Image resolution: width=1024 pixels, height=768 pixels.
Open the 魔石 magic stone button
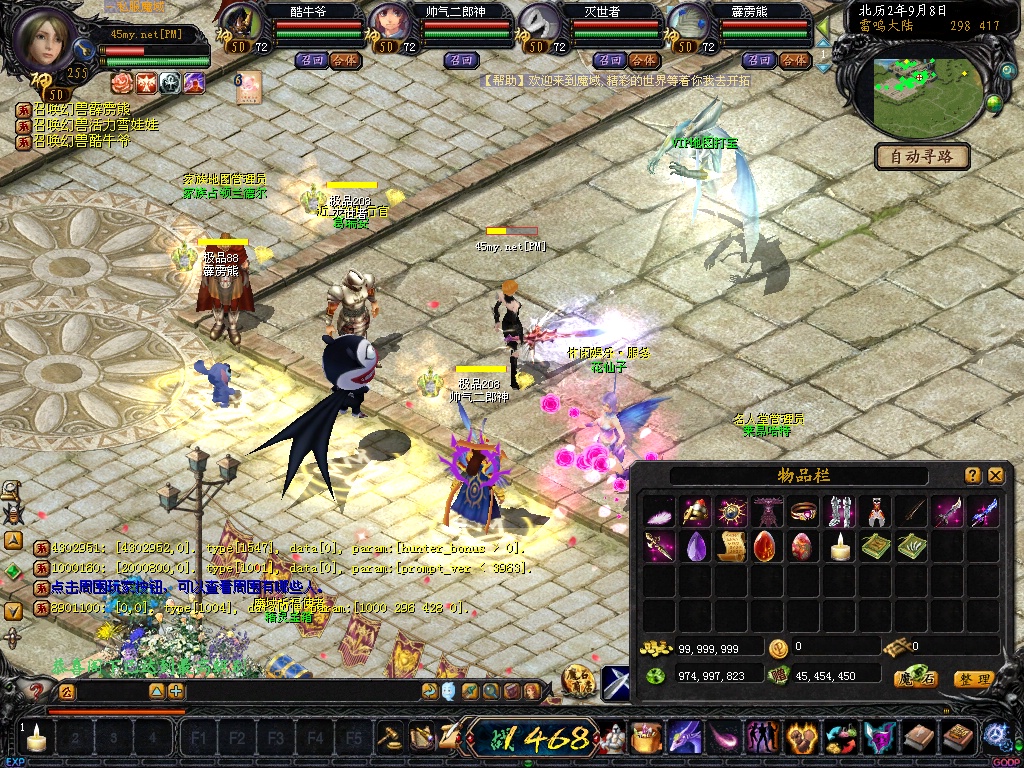[x=915, y=679]
